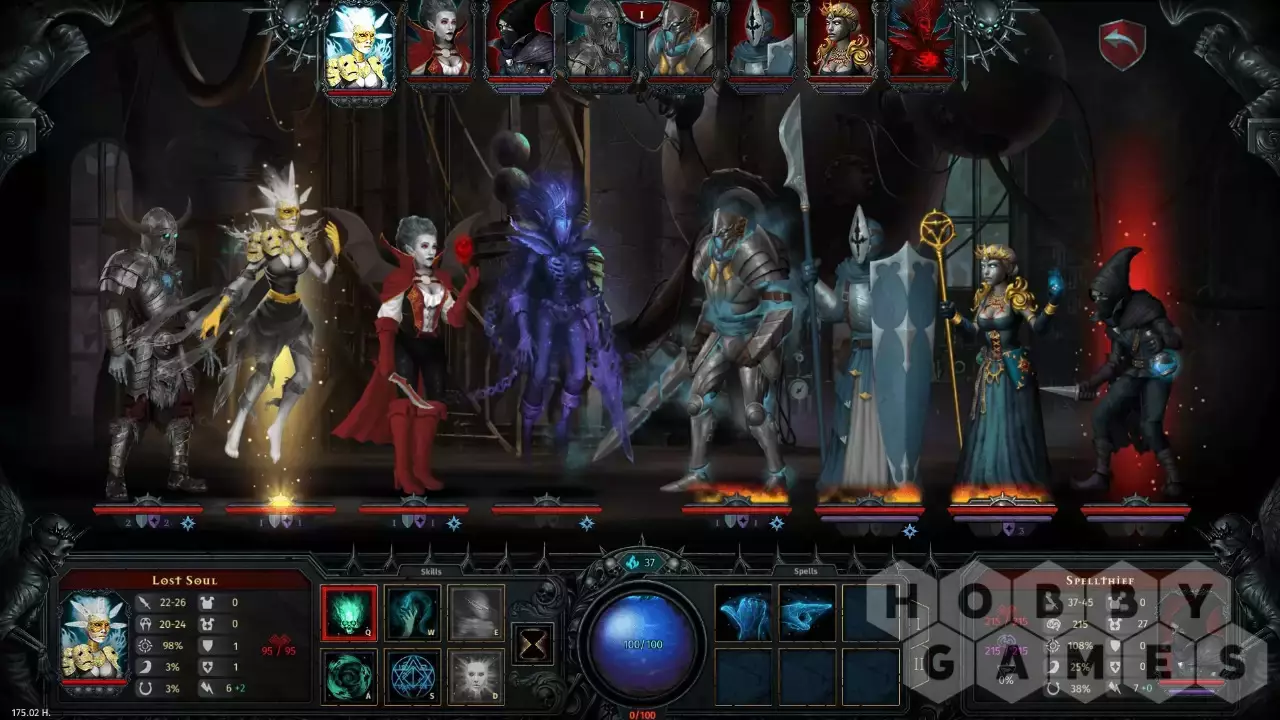
Task: Use the teal ghostly hand skill
Action: pos(412,612)
